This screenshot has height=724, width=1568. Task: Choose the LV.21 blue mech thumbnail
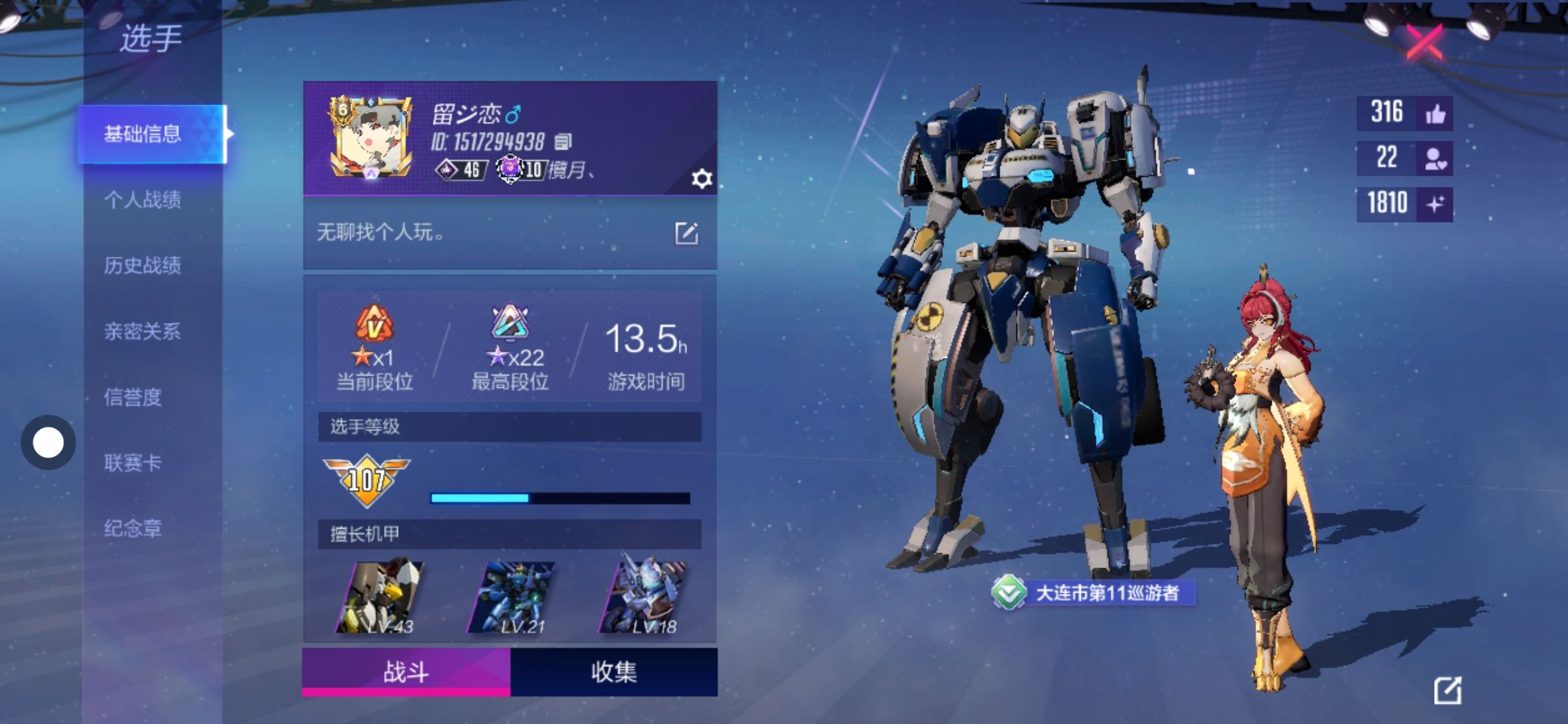512,597
